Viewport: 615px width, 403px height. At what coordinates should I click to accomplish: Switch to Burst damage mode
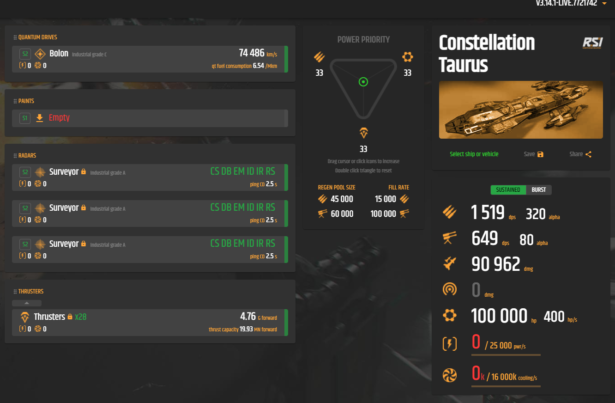538,189
